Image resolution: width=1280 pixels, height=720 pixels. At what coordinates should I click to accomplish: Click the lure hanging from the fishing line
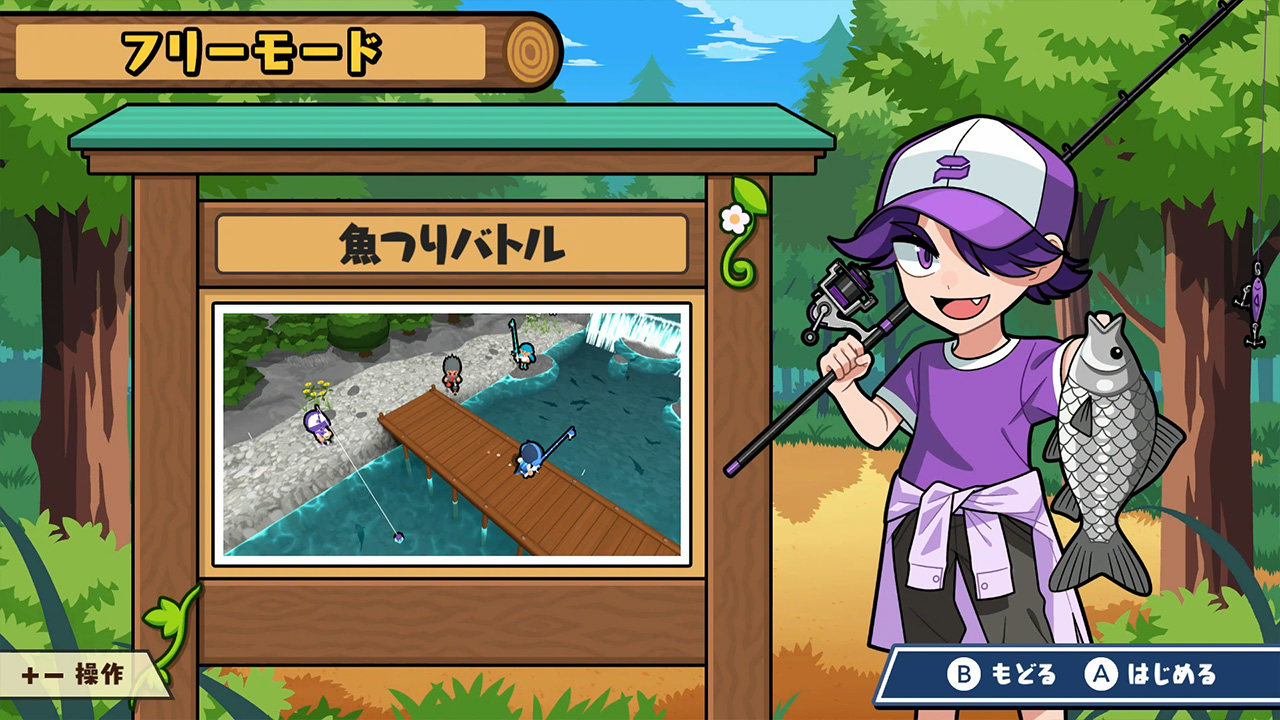click(x=1256, y=300)
